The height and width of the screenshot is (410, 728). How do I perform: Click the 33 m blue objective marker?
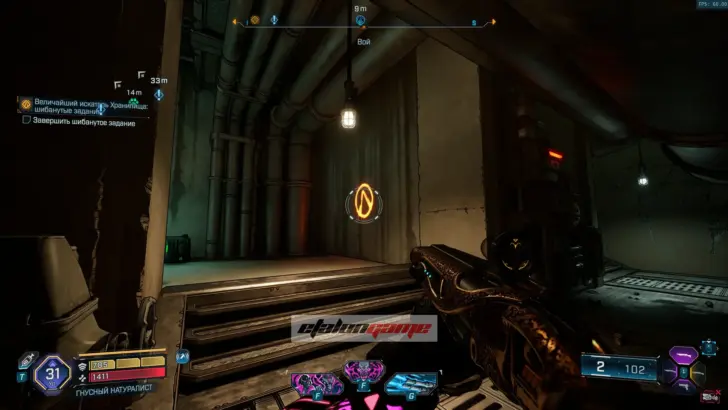coord(158,94)
